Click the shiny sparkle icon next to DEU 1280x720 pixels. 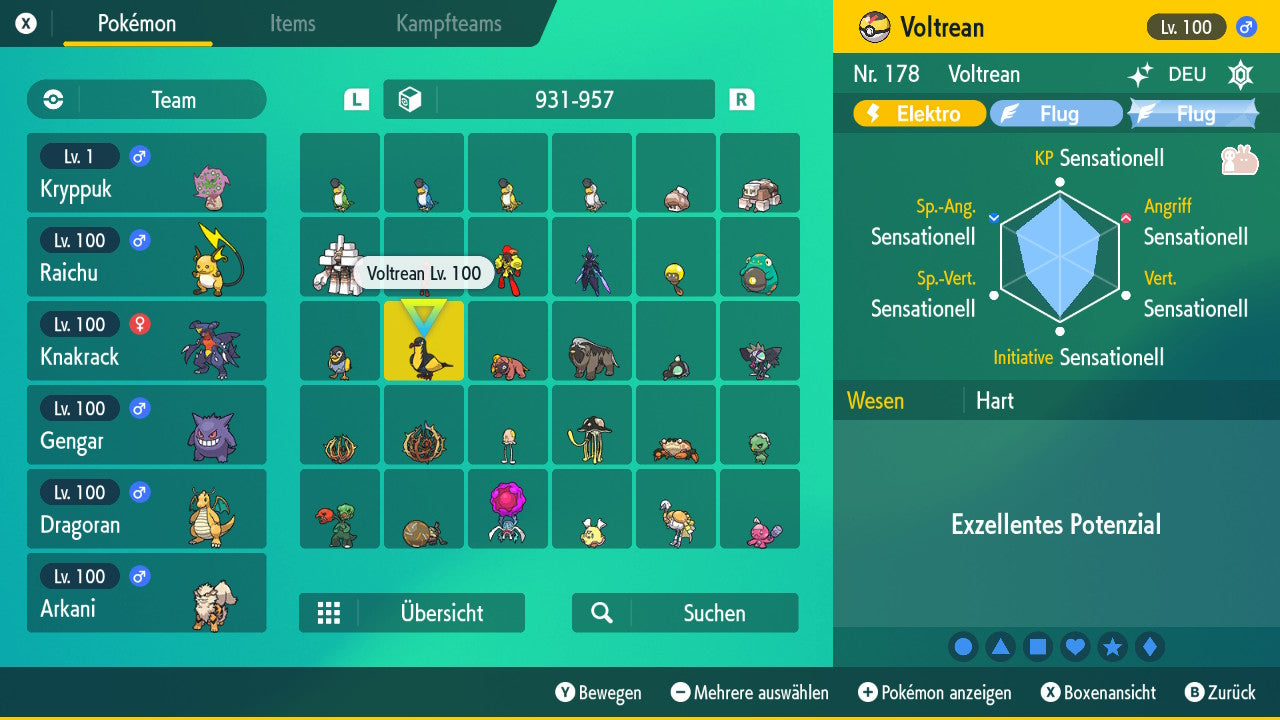[x=1139, y=74]
